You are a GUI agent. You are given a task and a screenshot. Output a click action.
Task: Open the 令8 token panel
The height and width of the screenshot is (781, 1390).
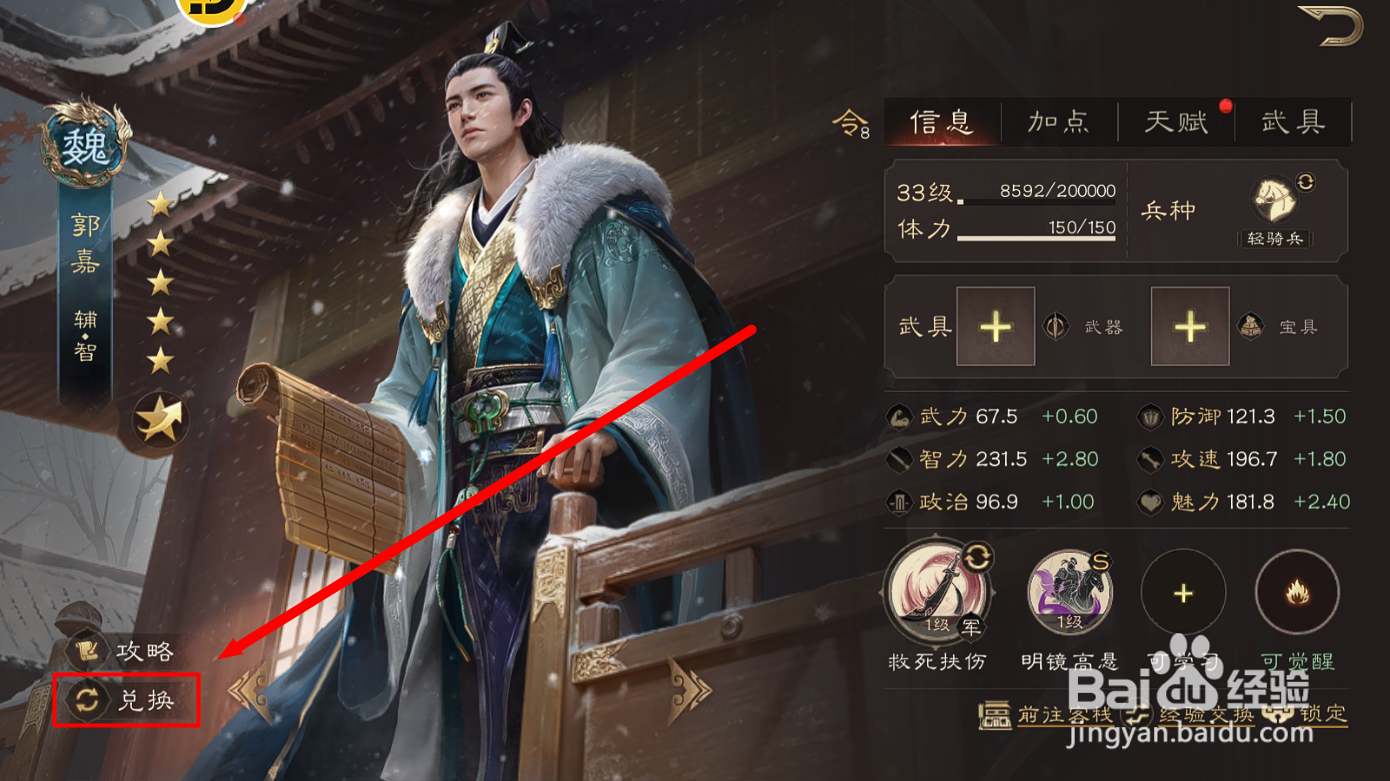pos(852,123)
